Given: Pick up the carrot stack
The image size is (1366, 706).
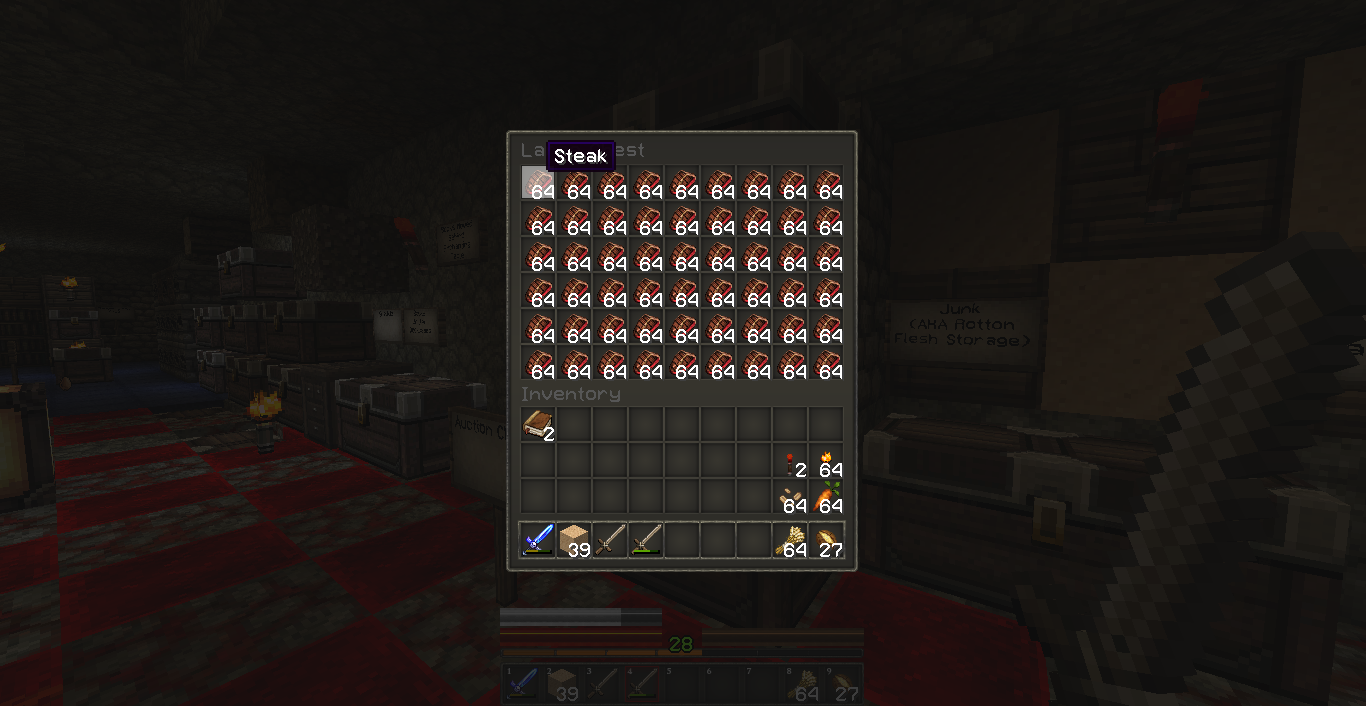Looking at the screenshot, I should (x=826, y=497).
